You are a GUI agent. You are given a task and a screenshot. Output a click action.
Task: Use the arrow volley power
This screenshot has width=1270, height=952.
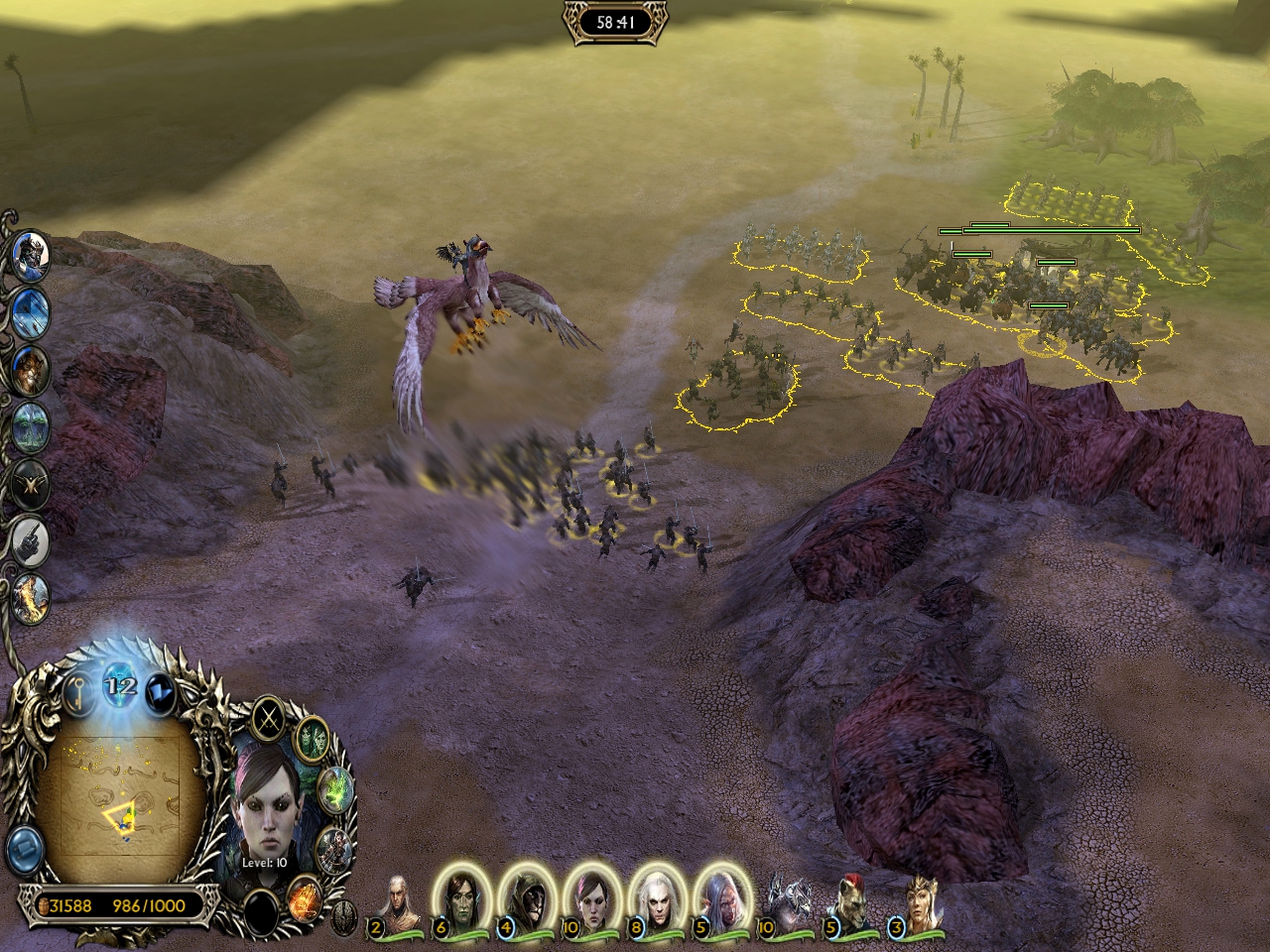click(x=32, y=311)
